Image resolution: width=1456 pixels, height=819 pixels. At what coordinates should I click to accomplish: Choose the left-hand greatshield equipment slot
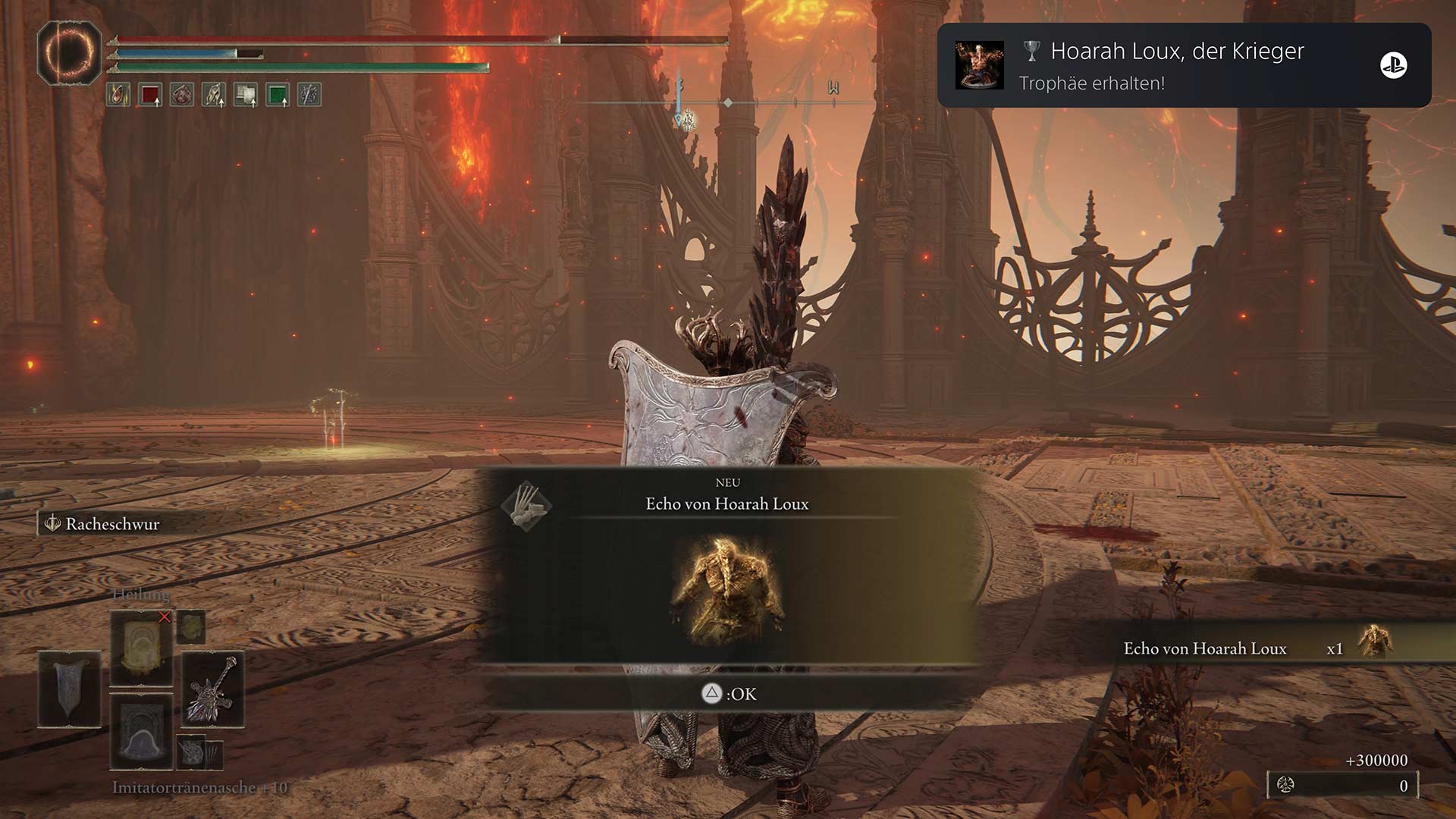(69, 689)
